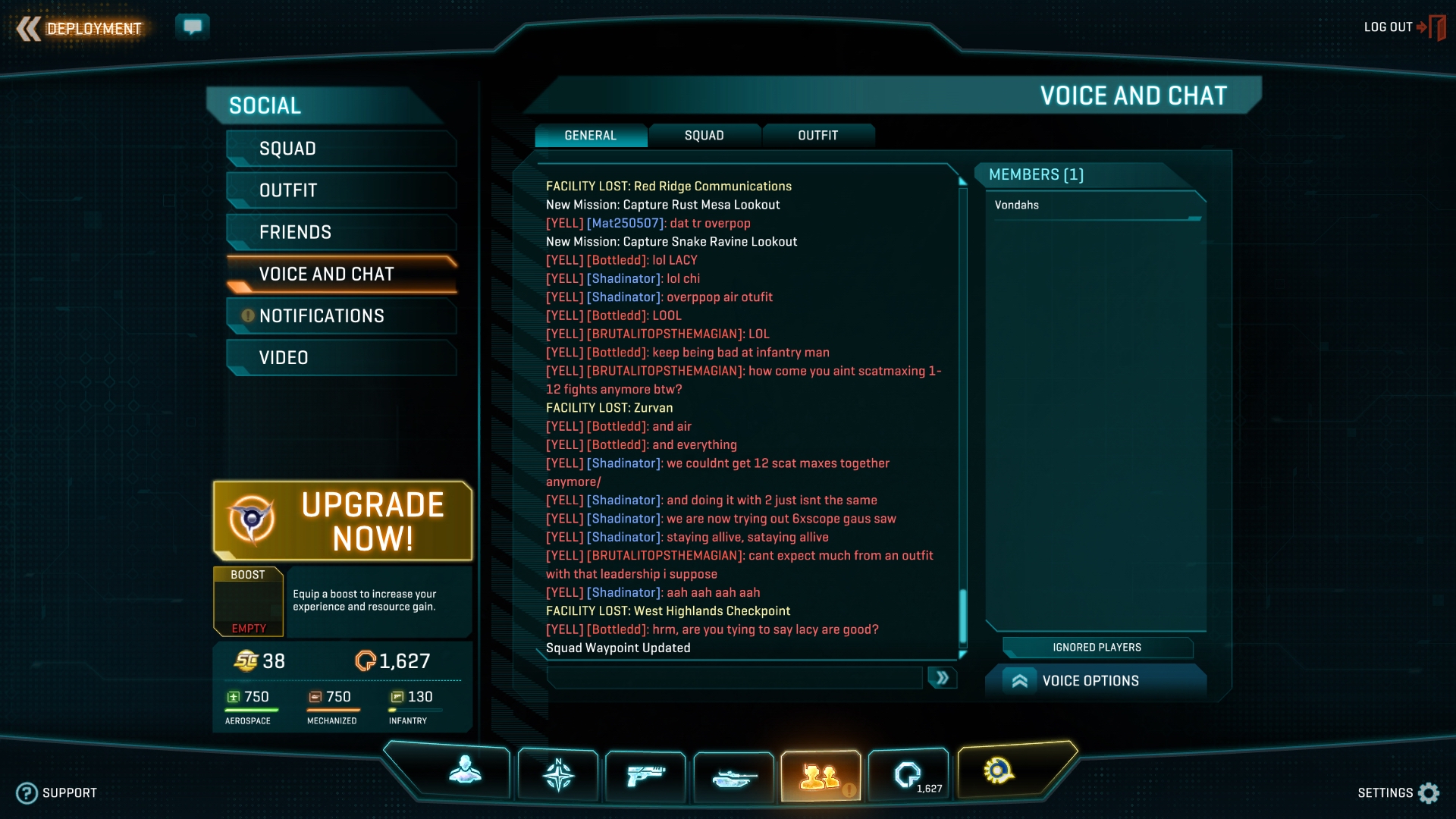The width and height of the screenshot is (1456, 819).
Task: Expand Voice Options panel
Action: click(x=1092, y=681)
